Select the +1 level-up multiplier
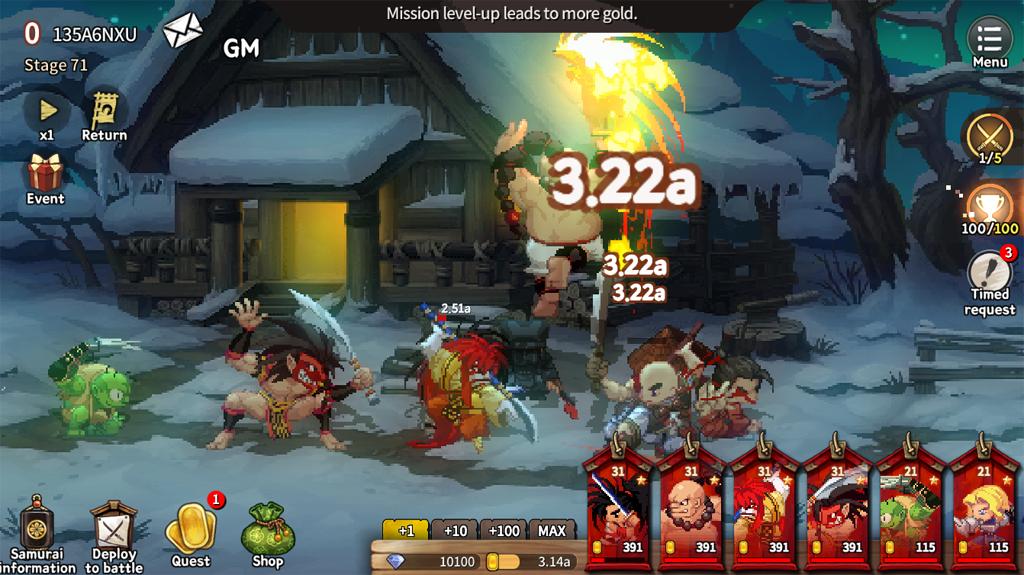Image resolution: width=1024 pixels, height=575 pixels. point(405,530)
